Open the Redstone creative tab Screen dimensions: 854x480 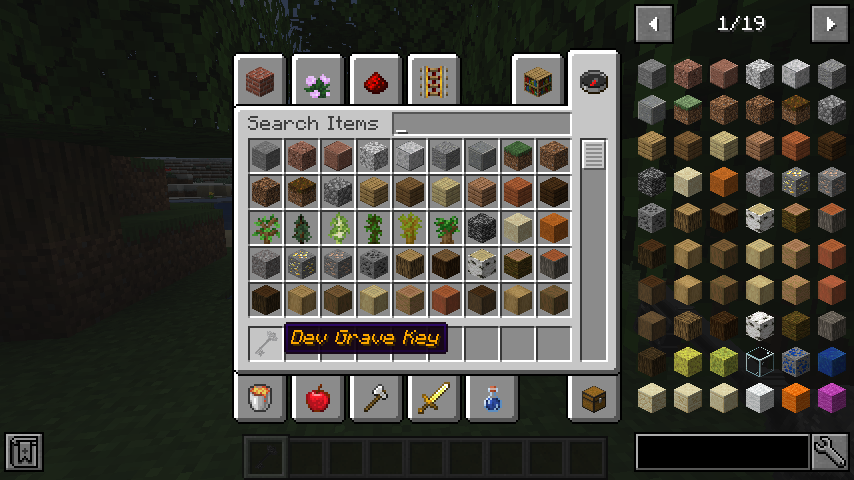coord(376,81)
